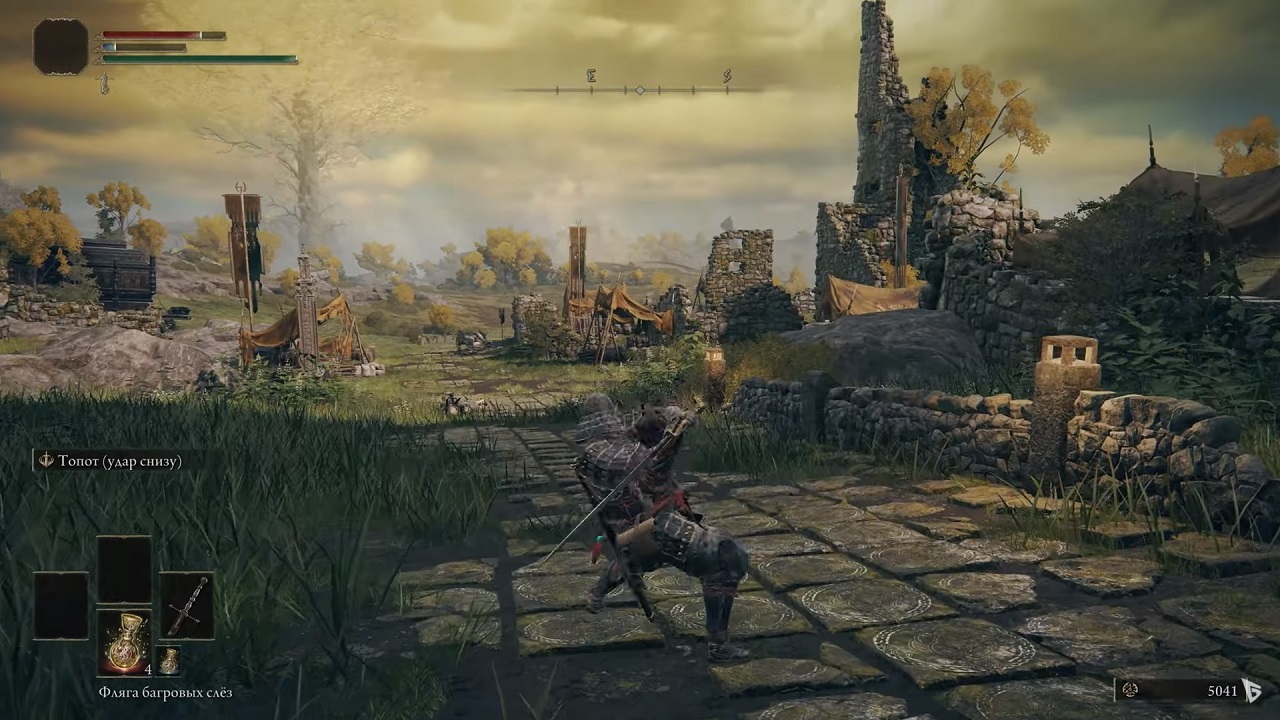1280x720 pixels.
Task: Choose the equipped sword weapon slot
Action: [x=186, y=606]
